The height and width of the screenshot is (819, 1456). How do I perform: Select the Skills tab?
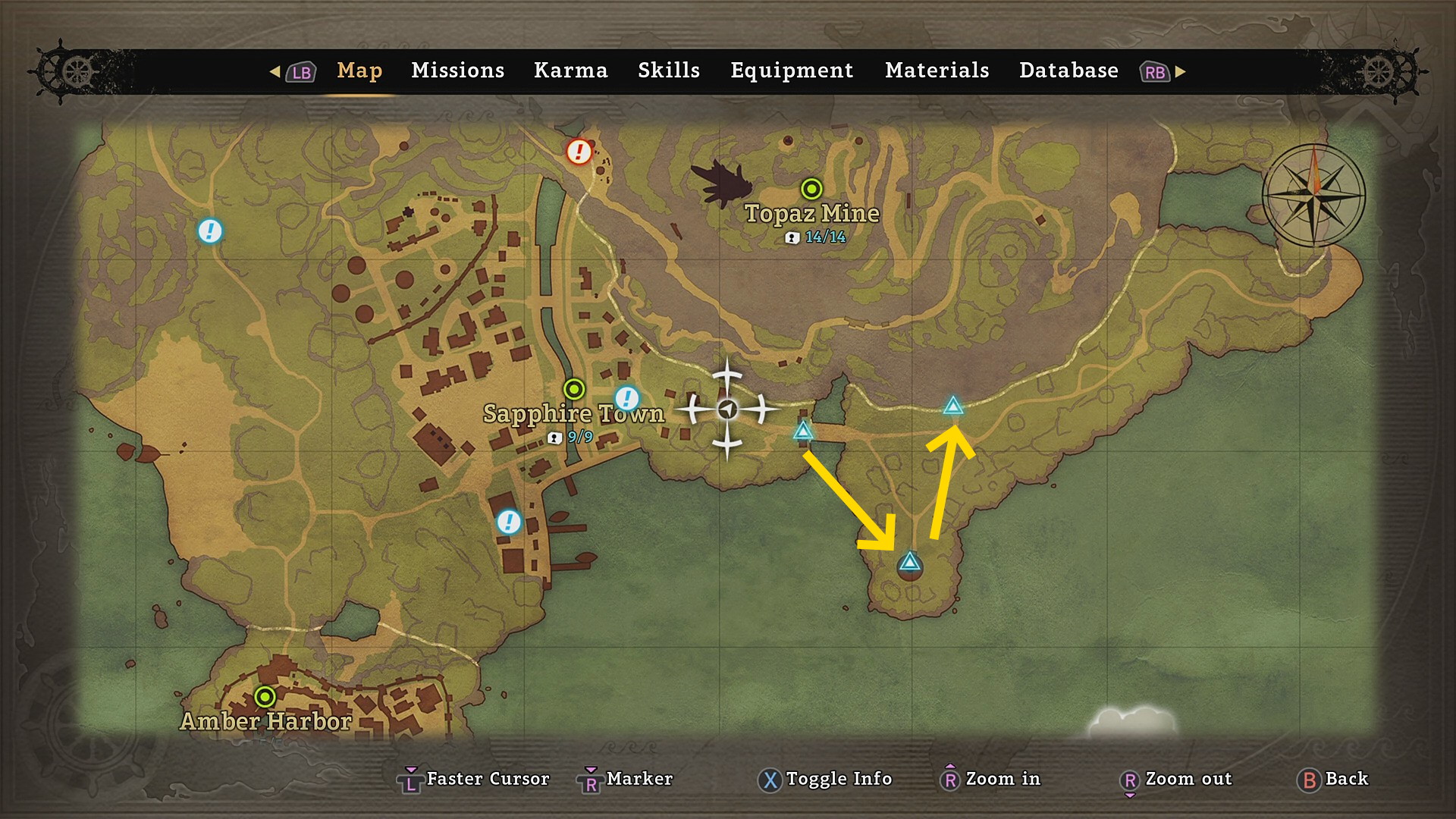point(668,71)
